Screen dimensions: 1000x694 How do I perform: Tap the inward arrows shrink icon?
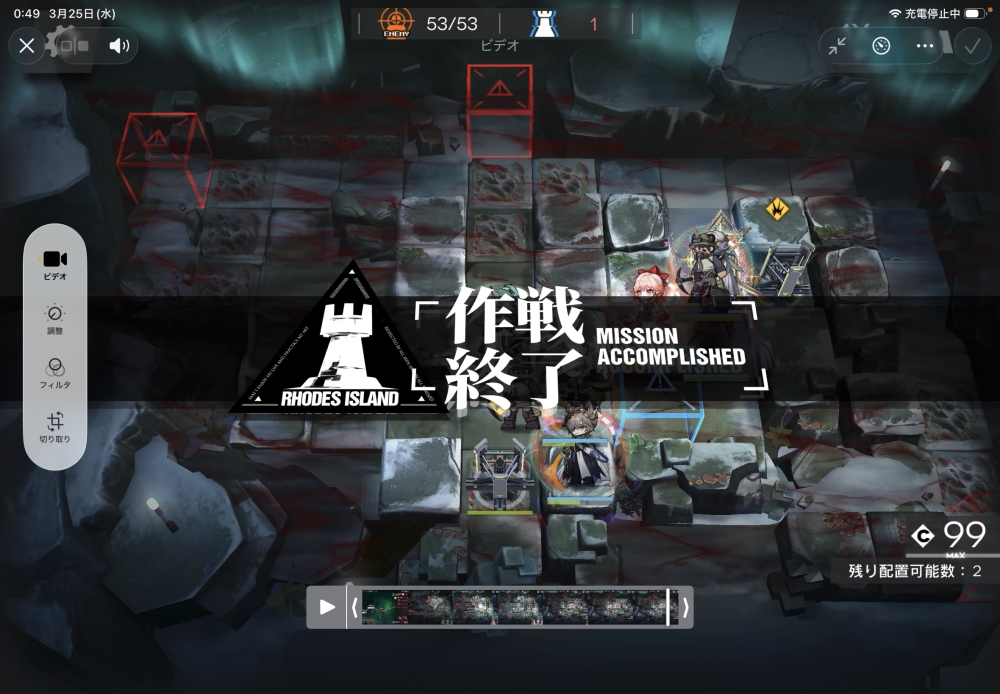click(838, 45)
